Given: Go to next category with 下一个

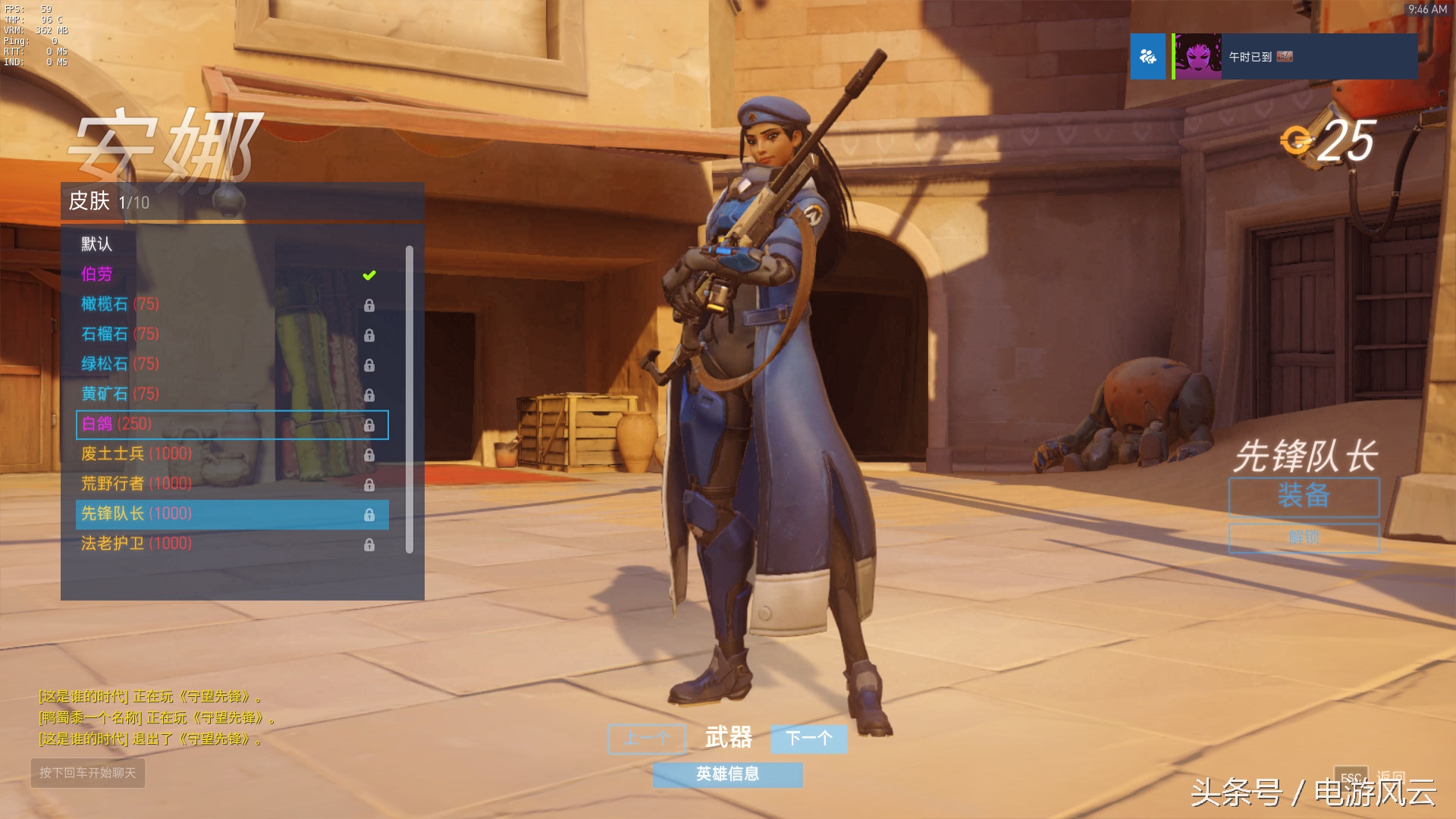Looking at the screenshot, I should tap(808, 738).
